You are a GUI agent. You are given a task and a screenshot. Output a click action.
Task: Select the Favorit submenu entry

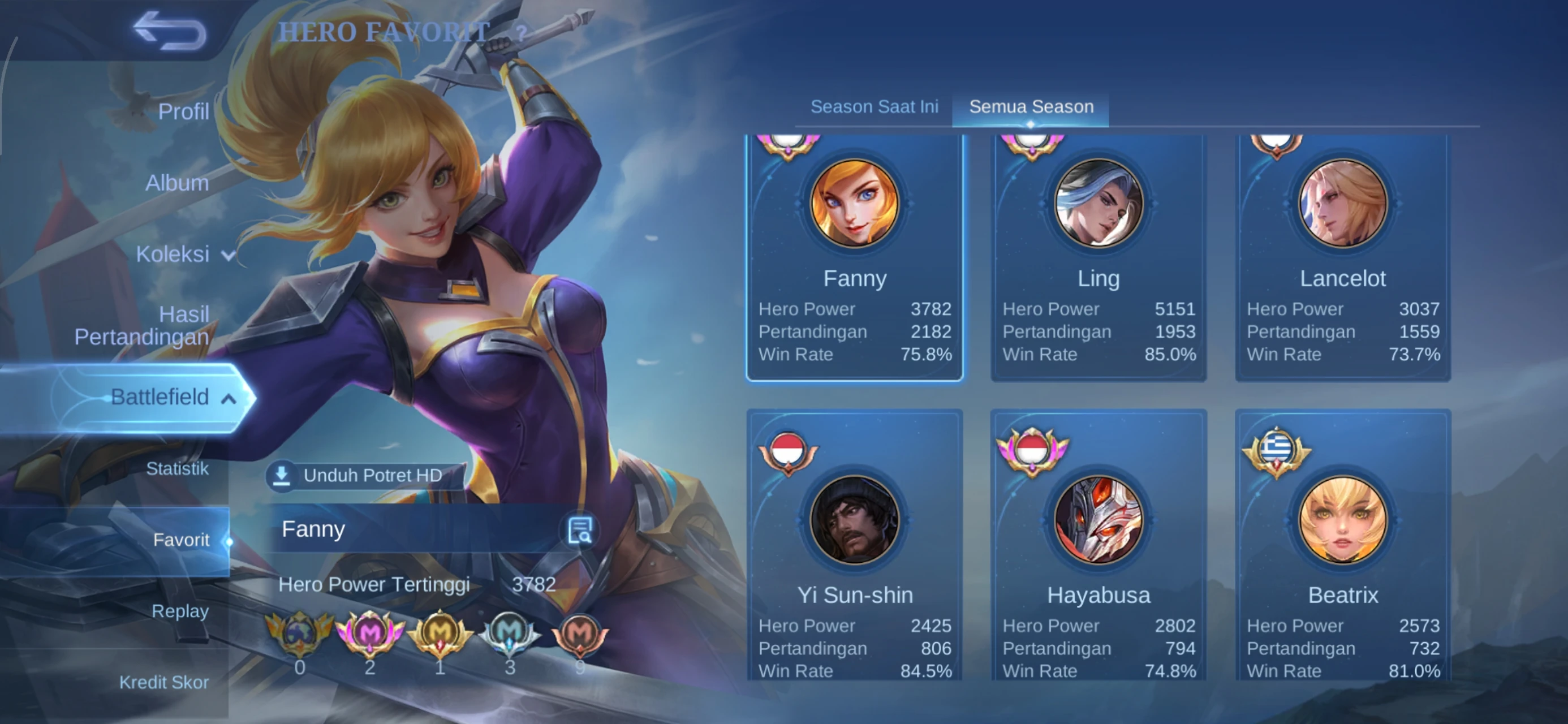pos(181,540)
